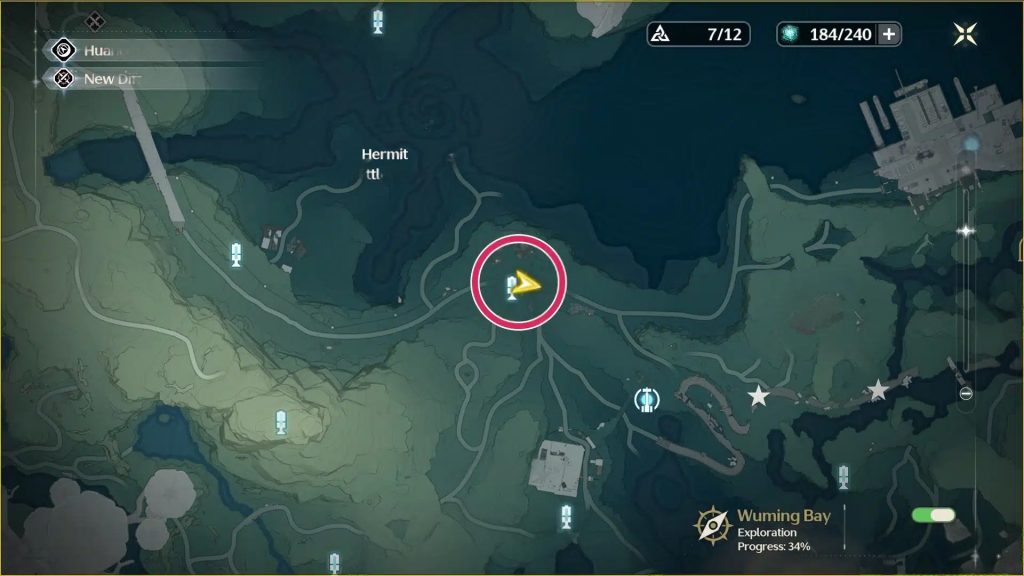Click the map zoom slider's star handle
The height and width of the screenshot is (576, 1024).
coord(965,231)
